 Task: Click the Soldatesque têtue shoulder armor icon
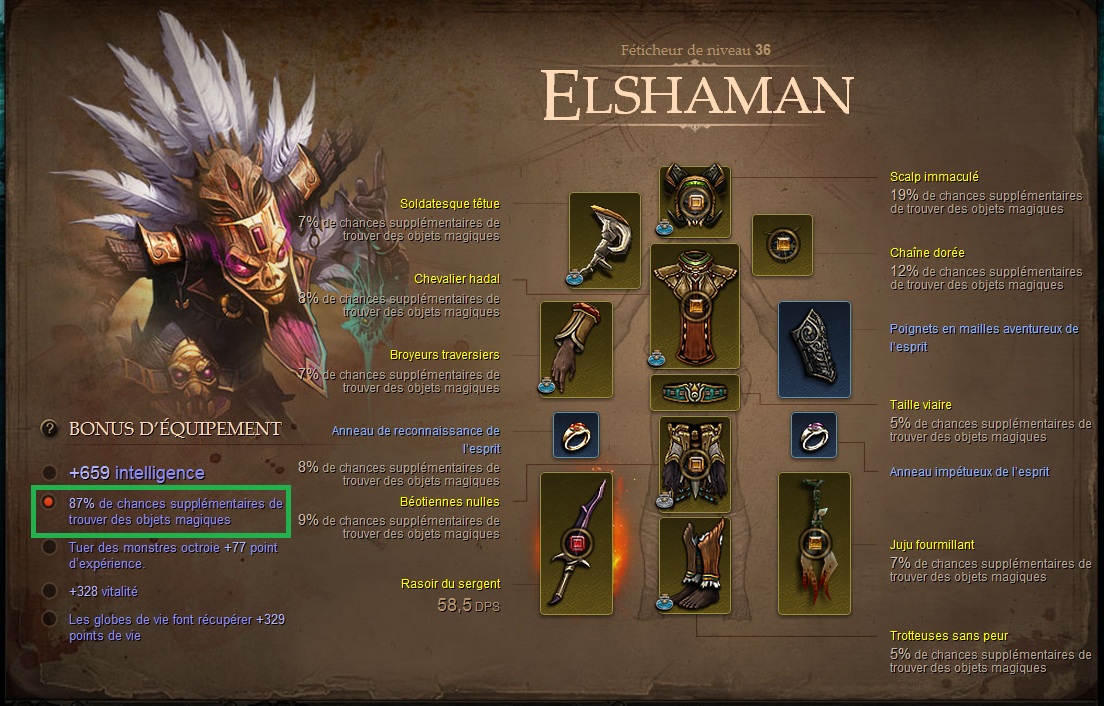pyautogui.click(x=604, y=240)
